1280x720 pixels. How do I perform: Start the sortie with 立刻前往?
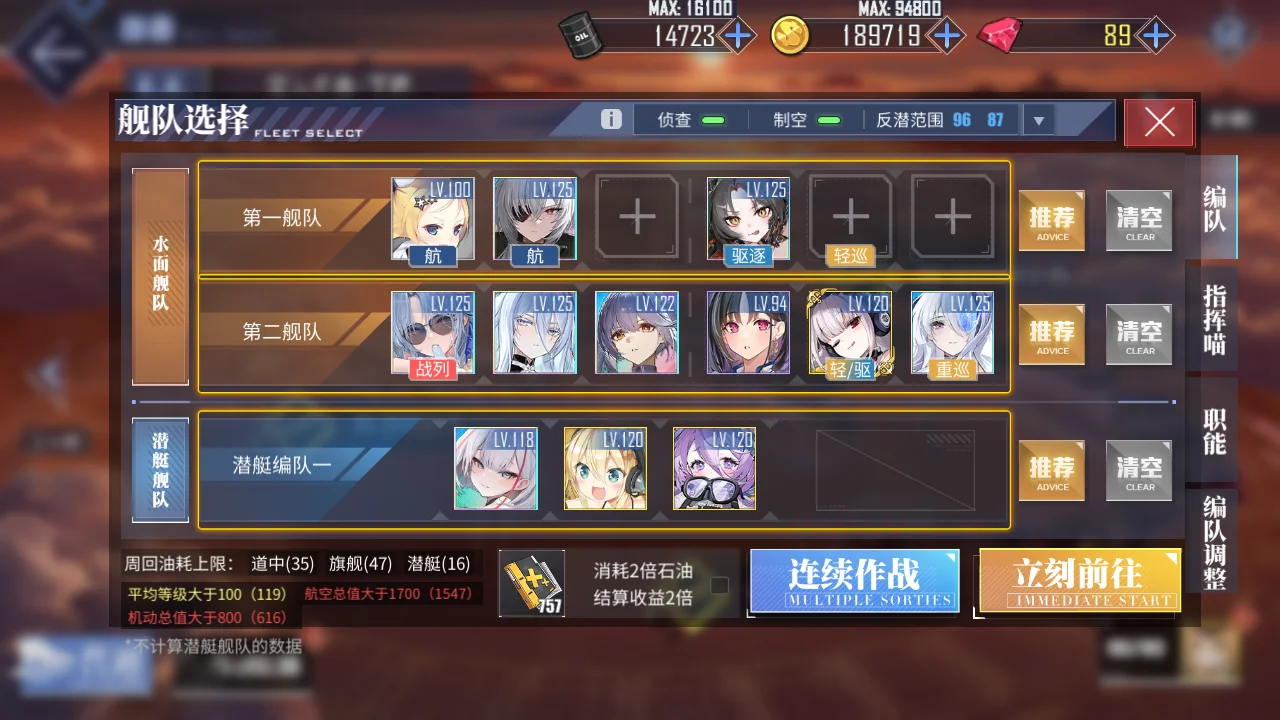pos(1080,580)
